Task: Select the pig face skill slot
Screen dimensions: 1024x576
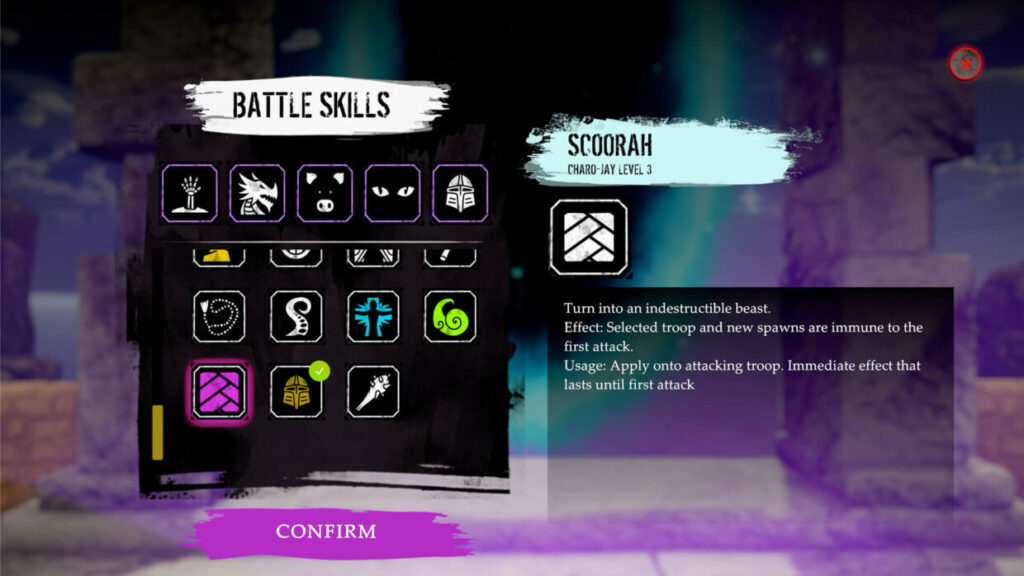Action: [325, 193]
